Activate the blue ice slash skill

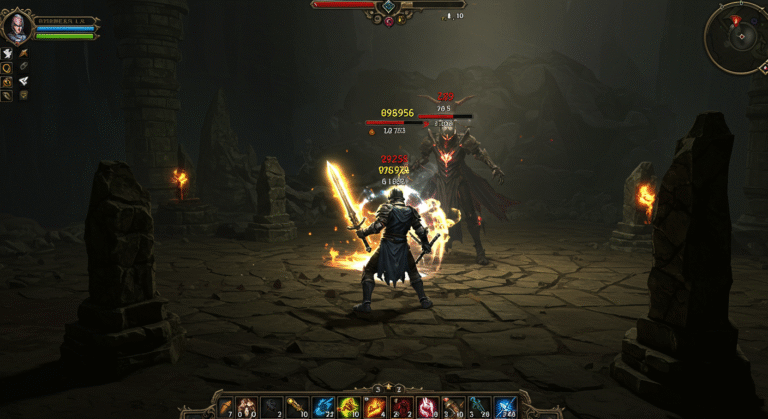(x=506, y=406)
